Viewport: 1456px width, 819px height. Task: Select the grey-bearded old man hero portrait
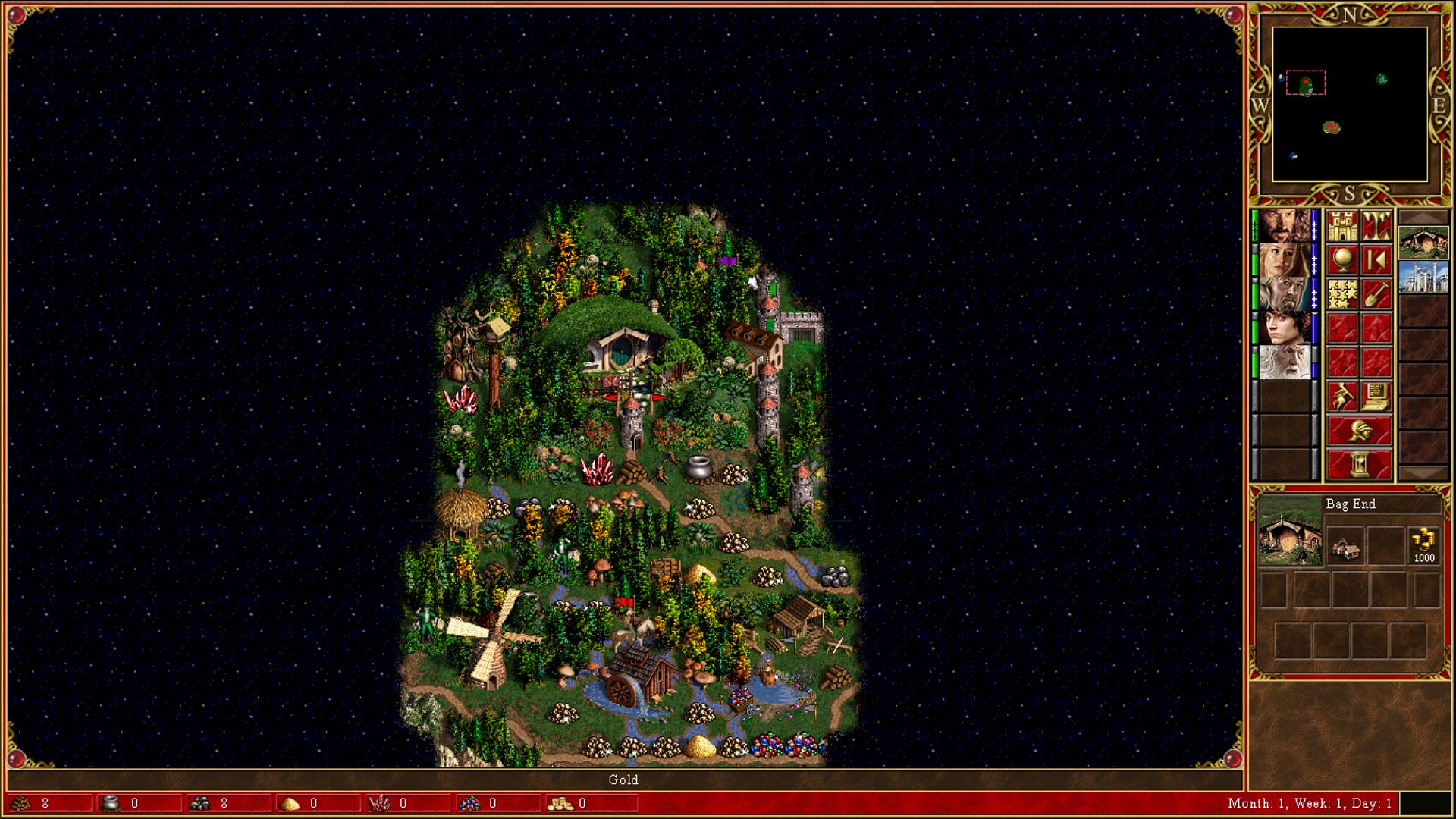click(x=1284, y=294)
